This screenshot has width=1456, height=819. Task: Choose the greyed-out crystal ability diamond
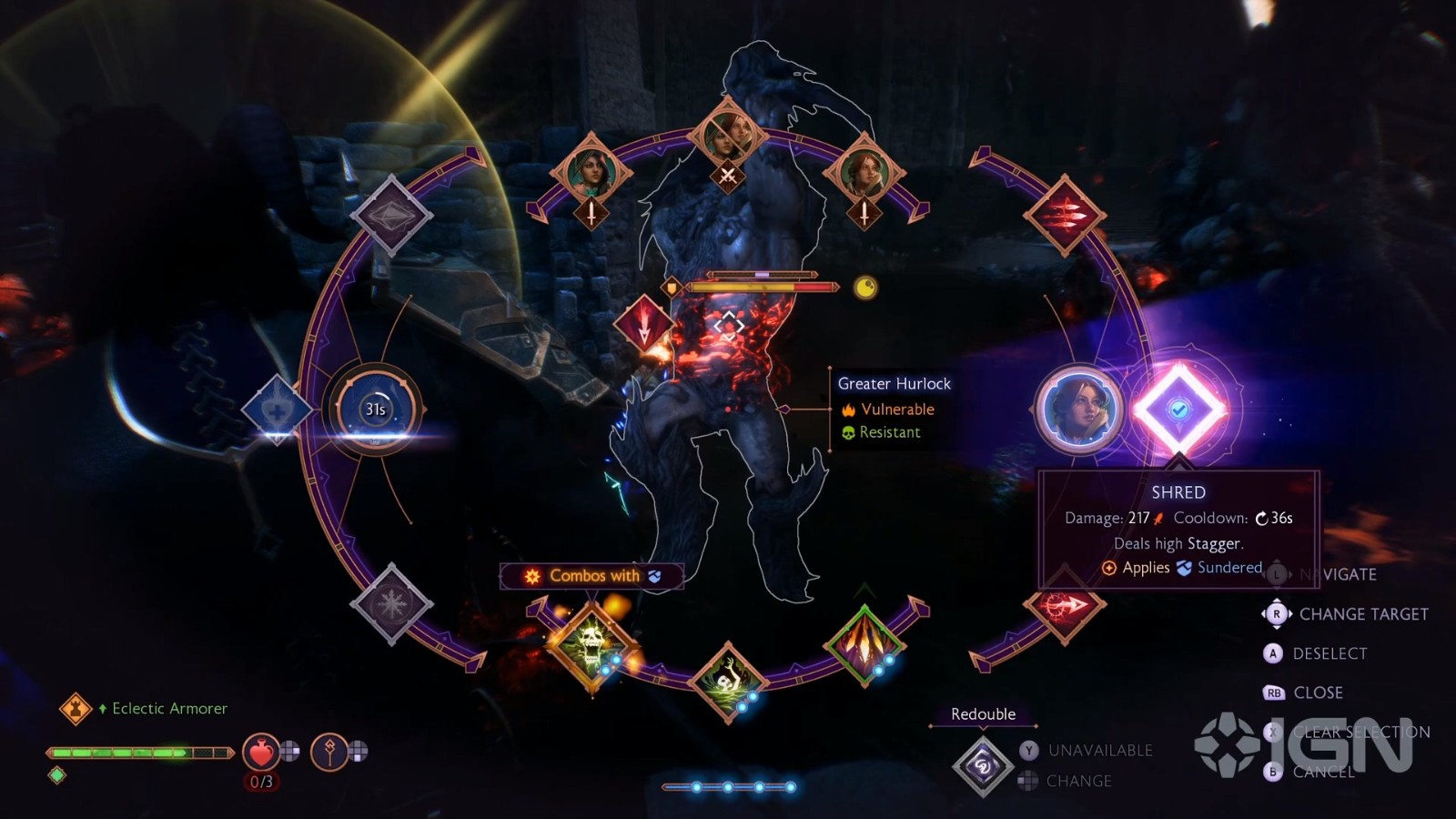tap(391, 216)
